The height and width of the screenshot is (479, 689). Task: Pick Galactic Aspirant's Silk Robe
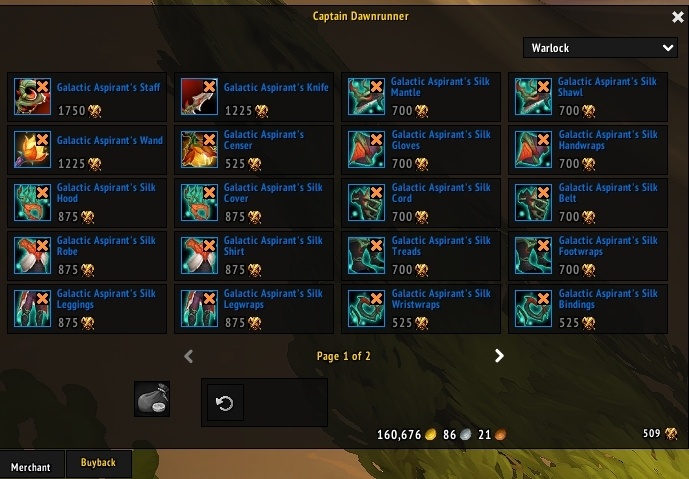point(32,255)
